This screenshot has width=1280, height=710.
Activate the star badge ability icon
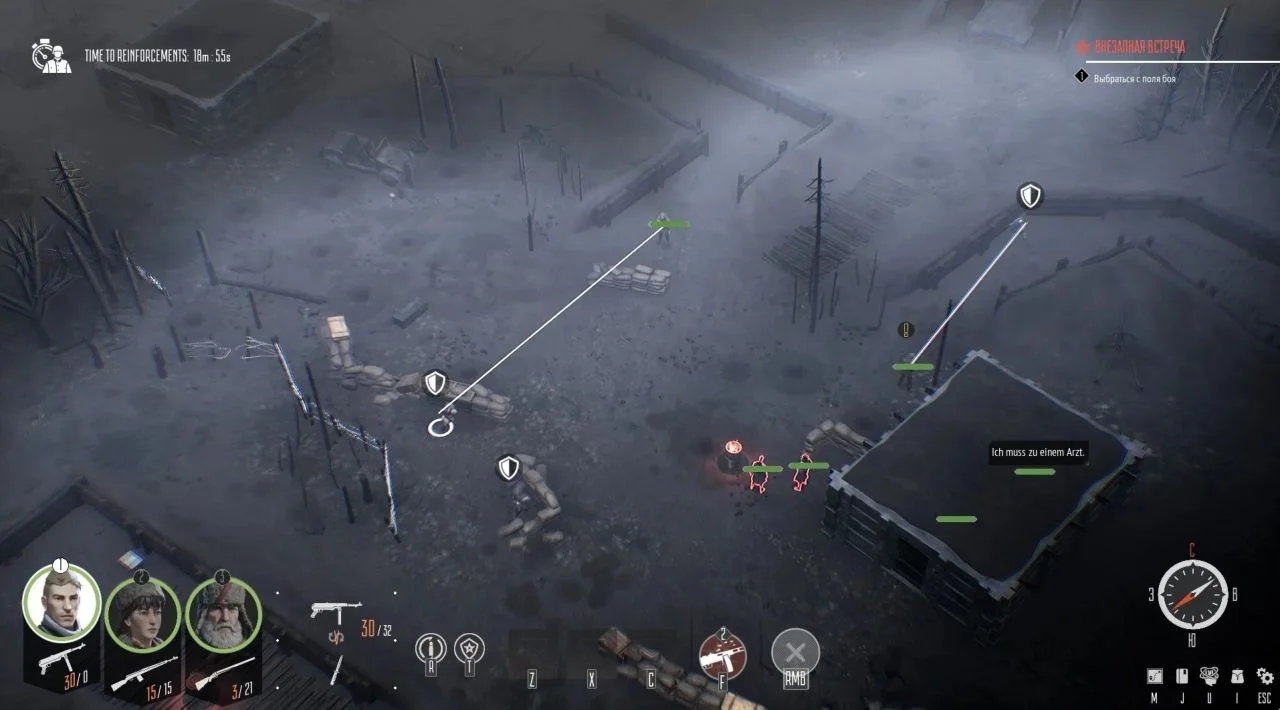pyautogui.click(x=470, y=649)
